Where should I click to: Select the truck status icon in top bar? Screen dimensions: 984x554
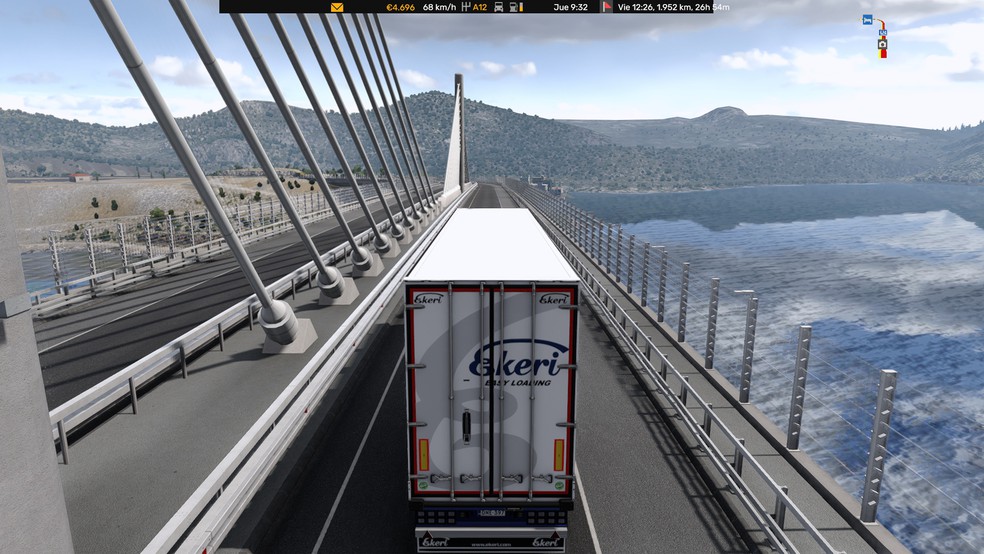coord(499,7)
